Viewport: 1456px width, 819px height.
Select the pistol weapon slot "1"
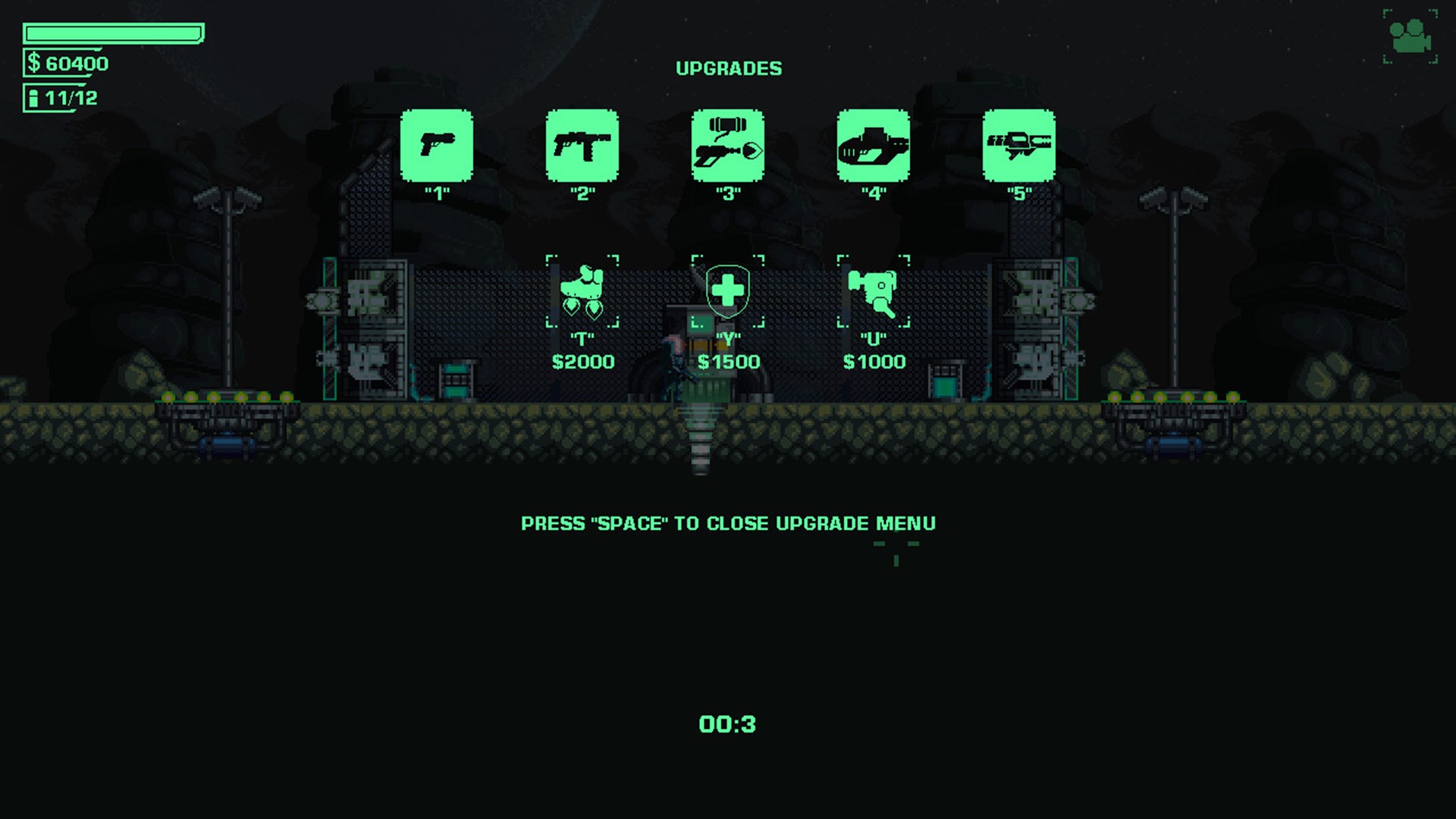438,147
